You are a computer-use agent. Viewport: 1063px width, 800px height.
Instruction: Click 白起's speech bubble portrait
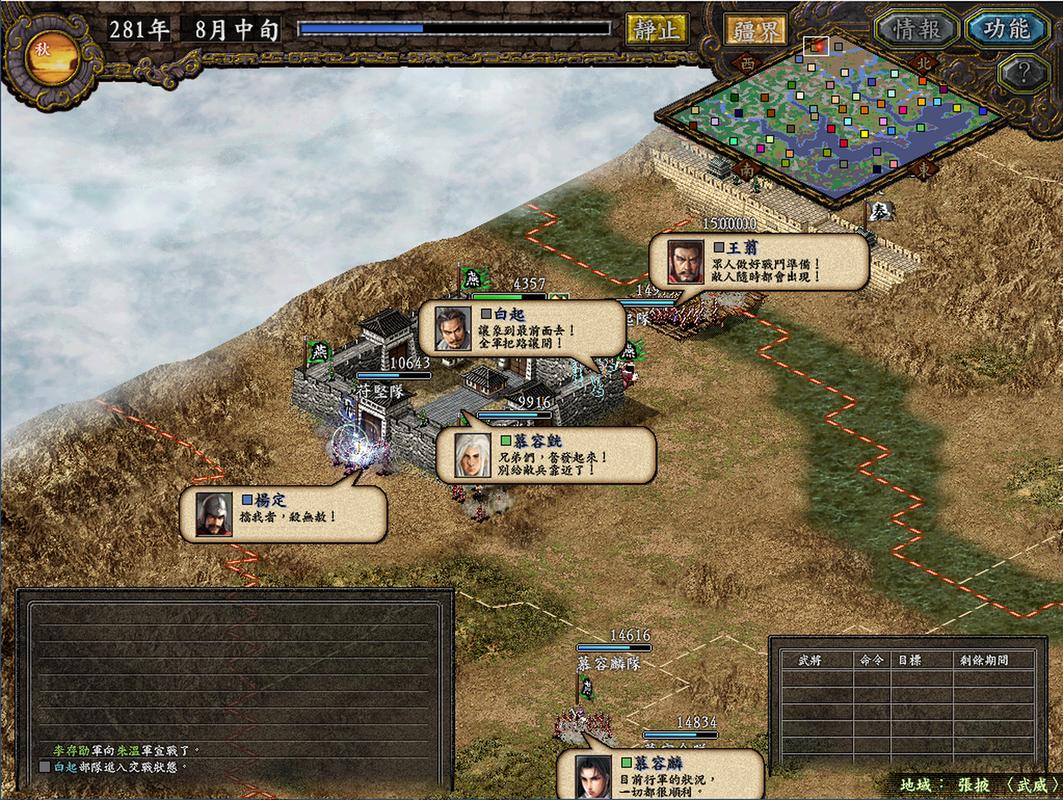coord(452,327)
